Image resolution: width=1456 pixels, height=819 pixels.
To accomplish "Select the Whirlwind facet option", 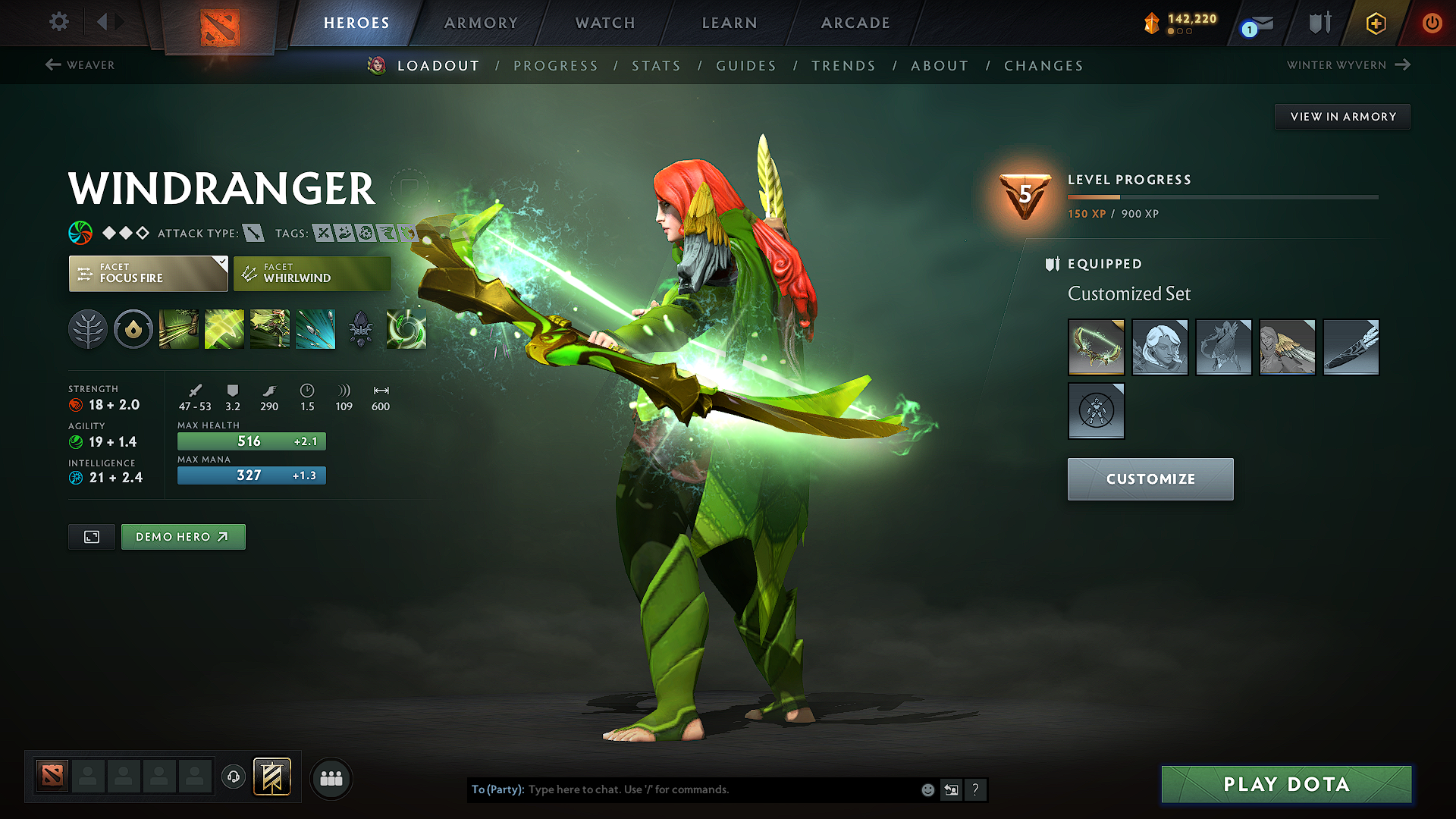I will 311,274.
